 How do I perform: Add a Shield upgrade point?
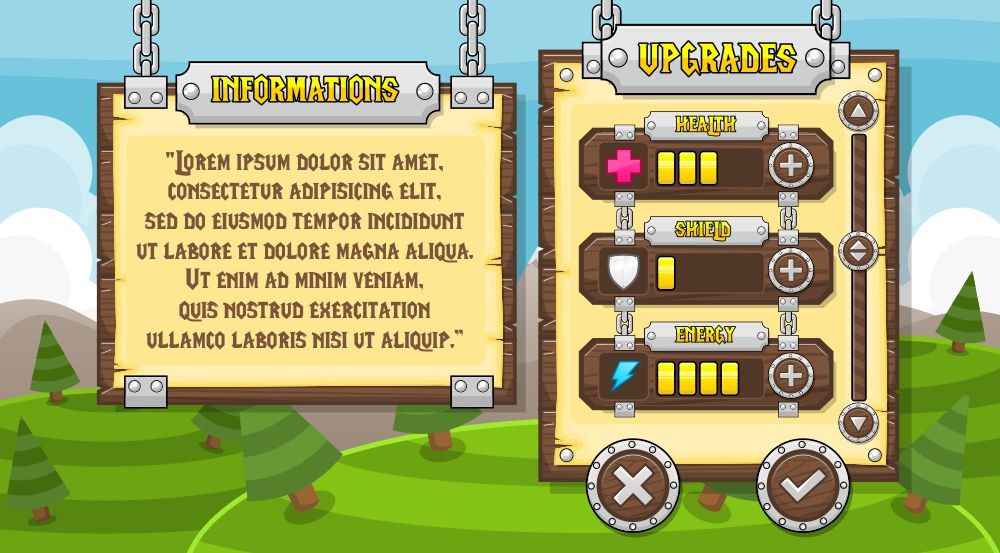[x=790, y=270]
